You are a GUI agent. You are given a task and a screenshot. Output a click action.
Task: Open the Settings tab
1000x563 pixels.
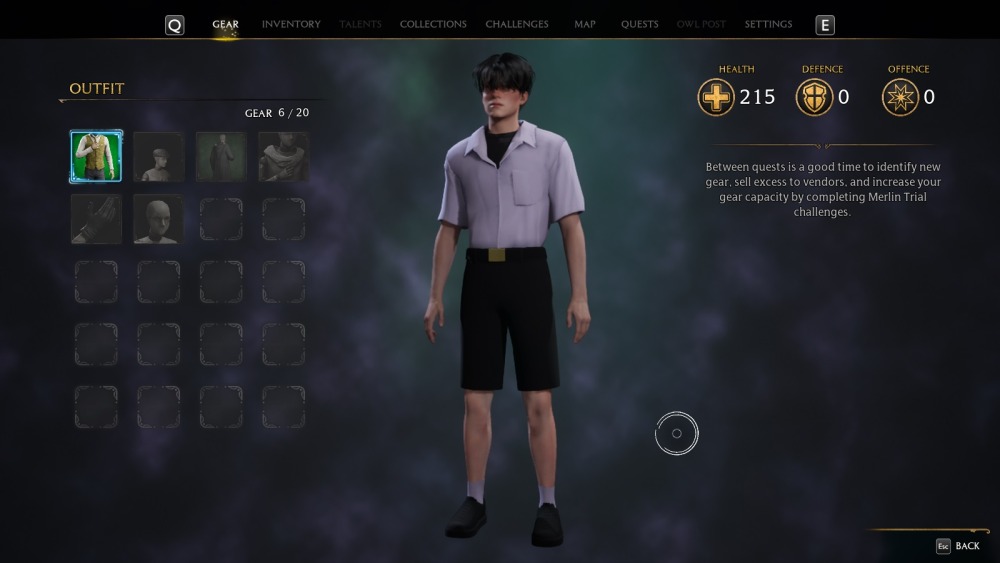768,24
